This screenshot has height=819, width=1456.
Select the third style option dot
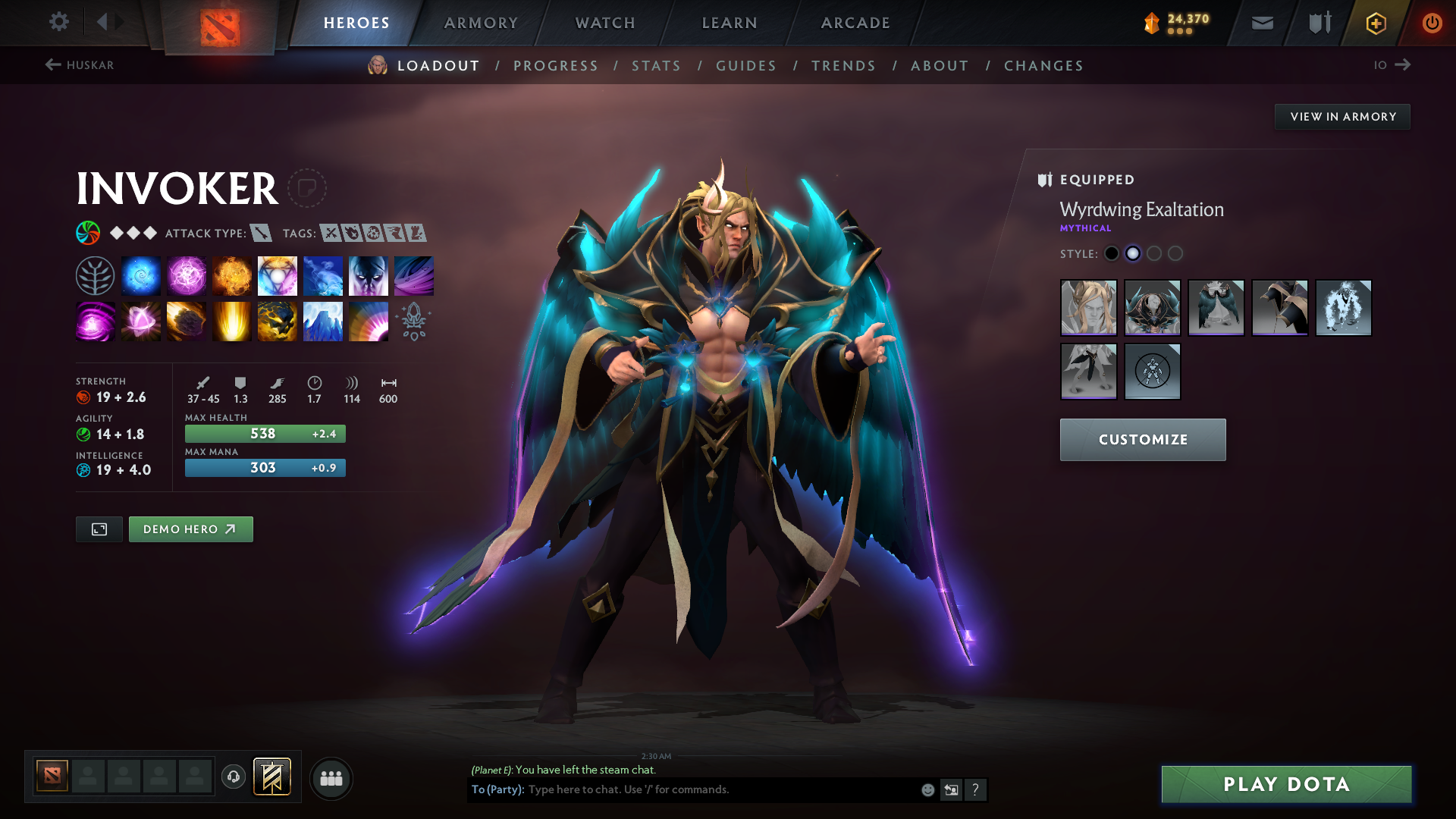[x=1154, y=253]
